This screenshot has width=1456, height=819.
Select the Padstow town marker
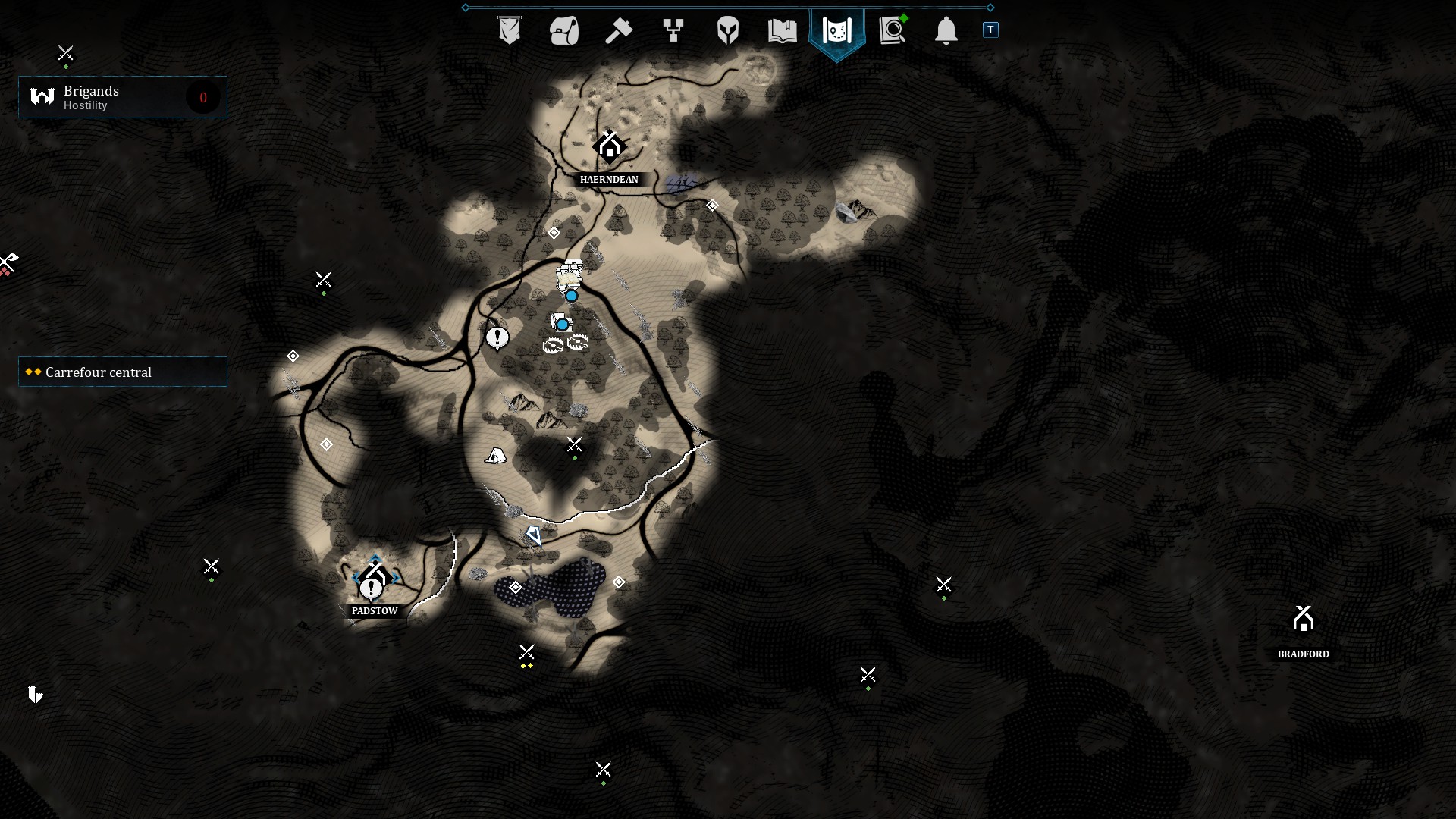click(375, 578)
